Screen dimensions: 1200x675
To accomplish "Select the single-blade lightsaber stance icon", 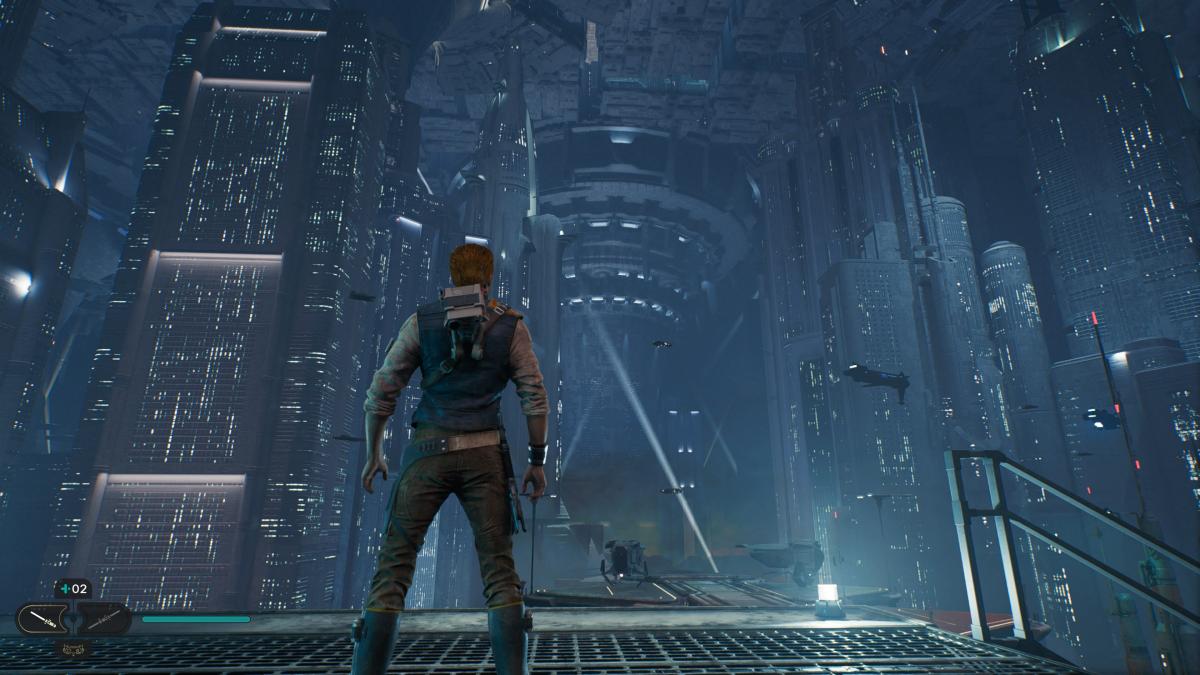I will click(43, 619).
